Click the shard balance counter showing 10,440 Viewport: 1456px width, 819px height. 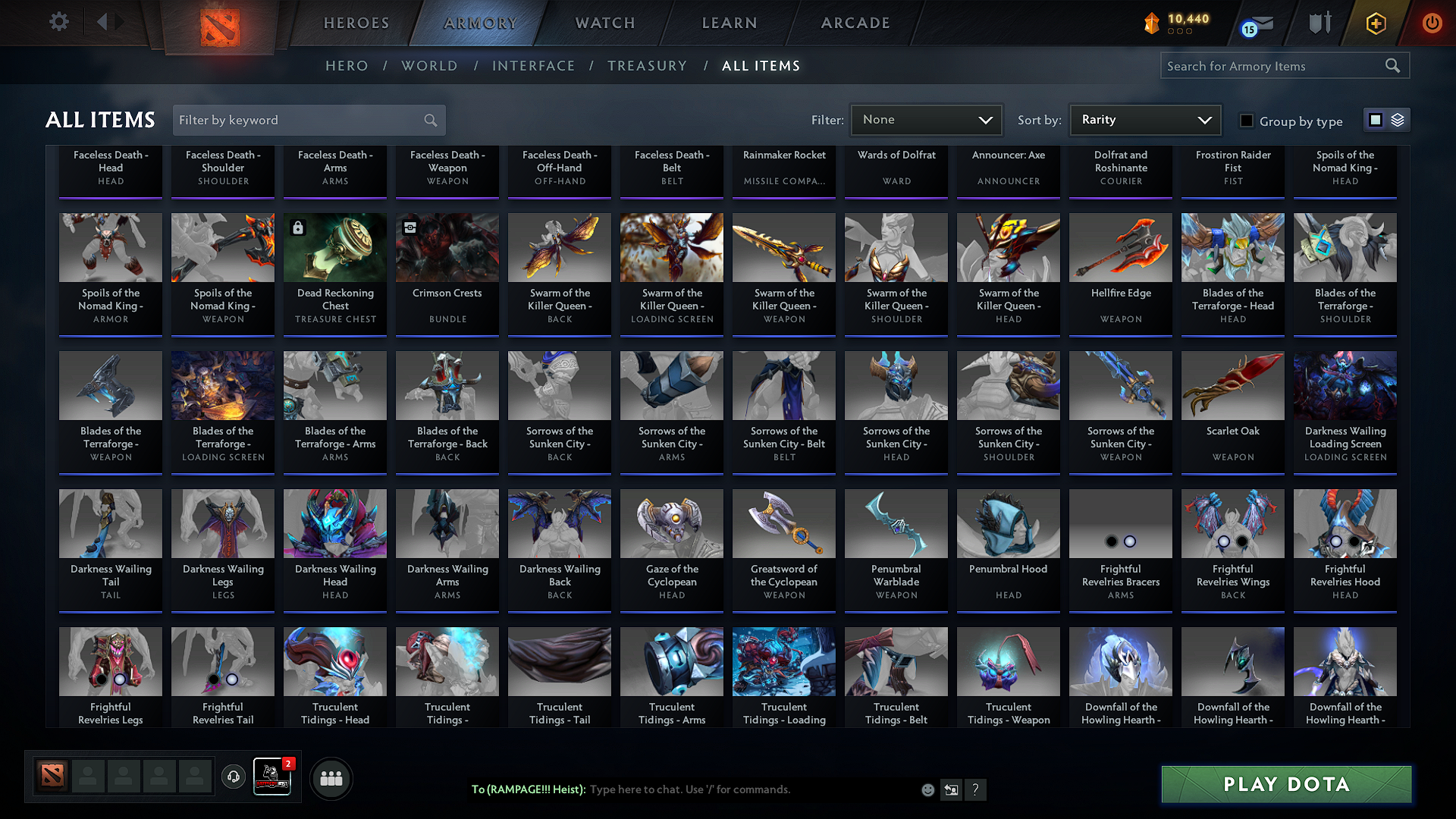[1180, 20]
